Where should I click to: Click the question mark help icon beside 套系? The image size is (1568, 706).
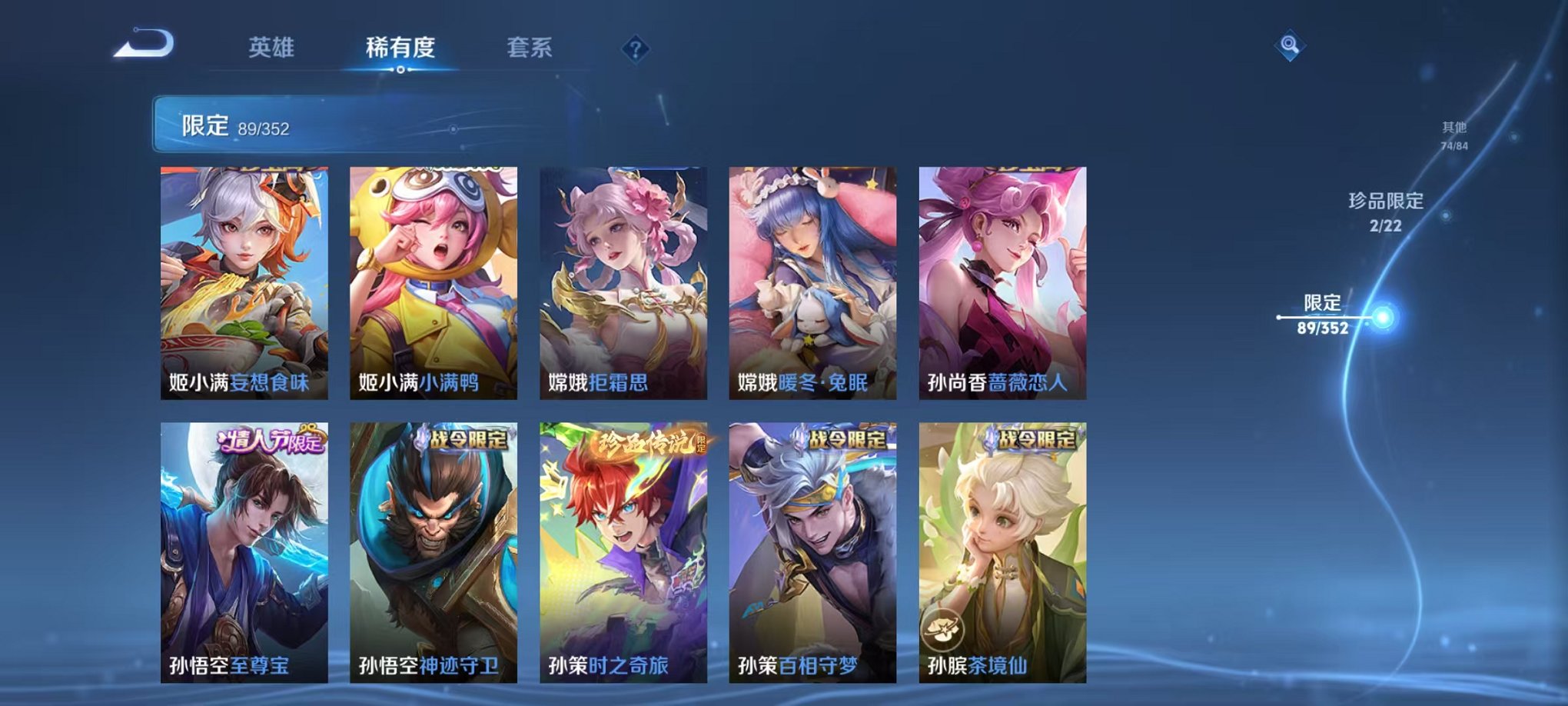coord(633,49)
